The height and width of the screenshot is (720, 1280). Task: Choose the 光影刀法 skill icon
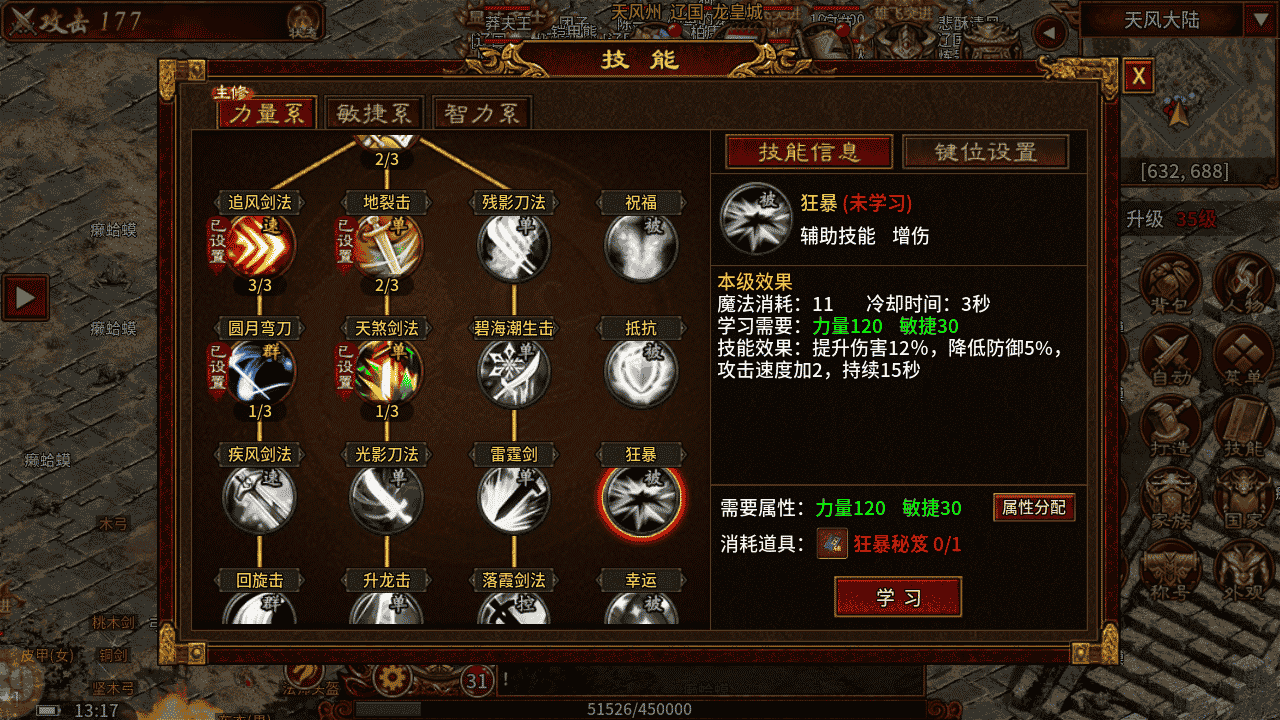[387, 498]
